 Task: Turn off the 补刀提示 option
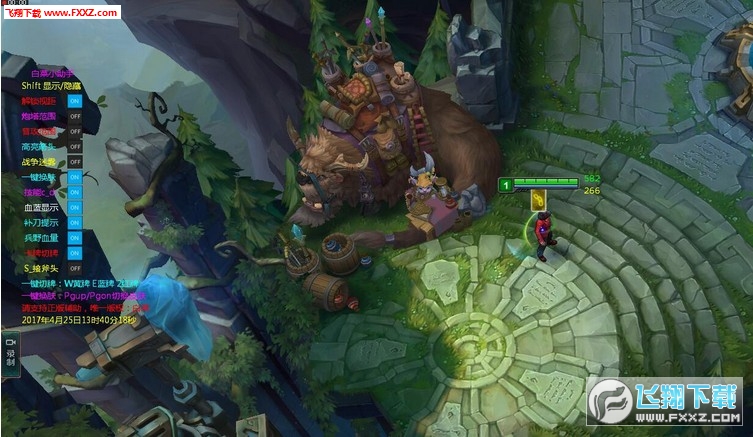click(x=75, y=222)
